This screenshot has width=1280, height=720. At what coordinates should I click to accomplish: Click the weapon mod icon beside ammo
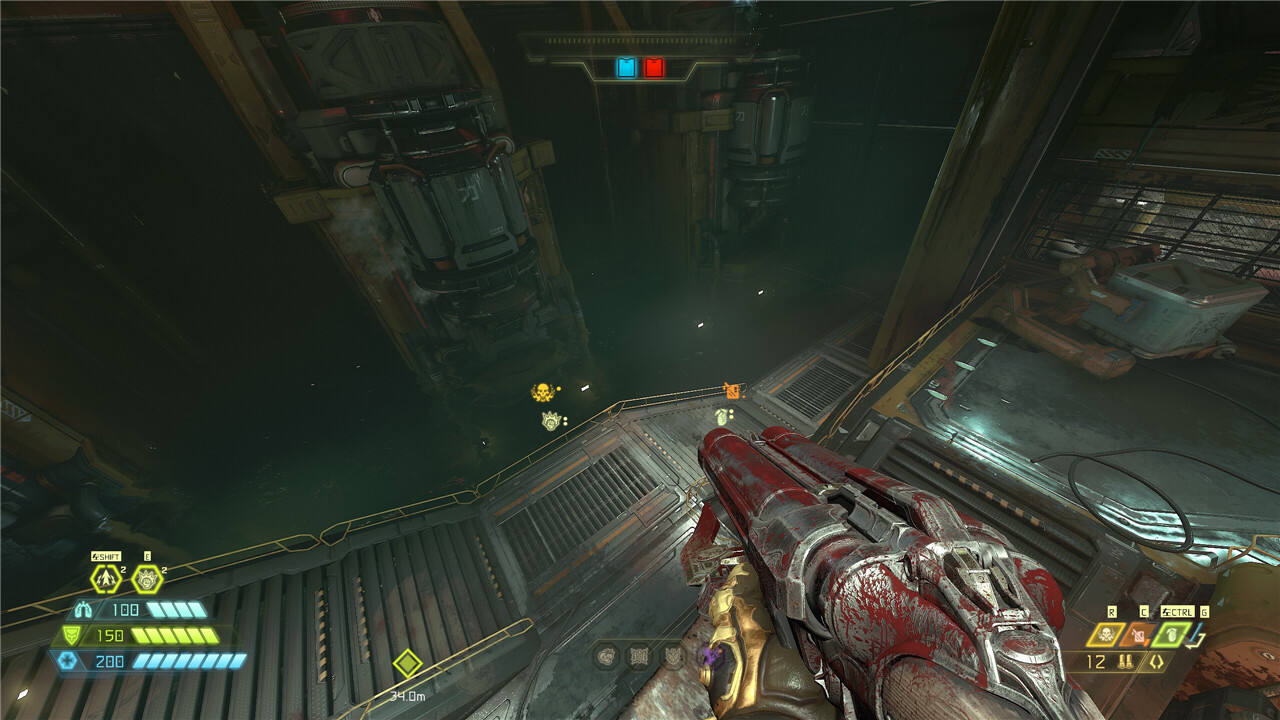pos(1157,662)
